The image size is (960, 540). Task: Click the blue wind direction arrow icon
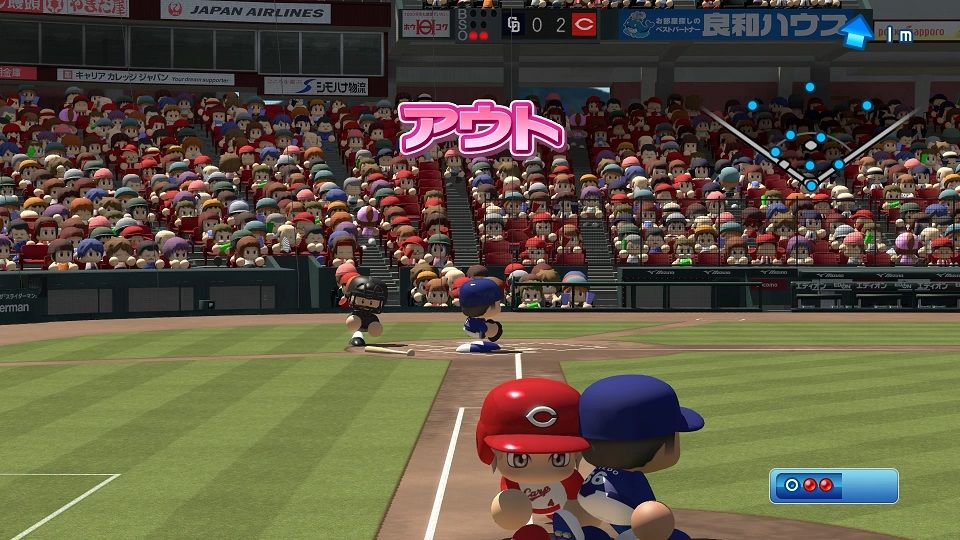click(855, 32)
